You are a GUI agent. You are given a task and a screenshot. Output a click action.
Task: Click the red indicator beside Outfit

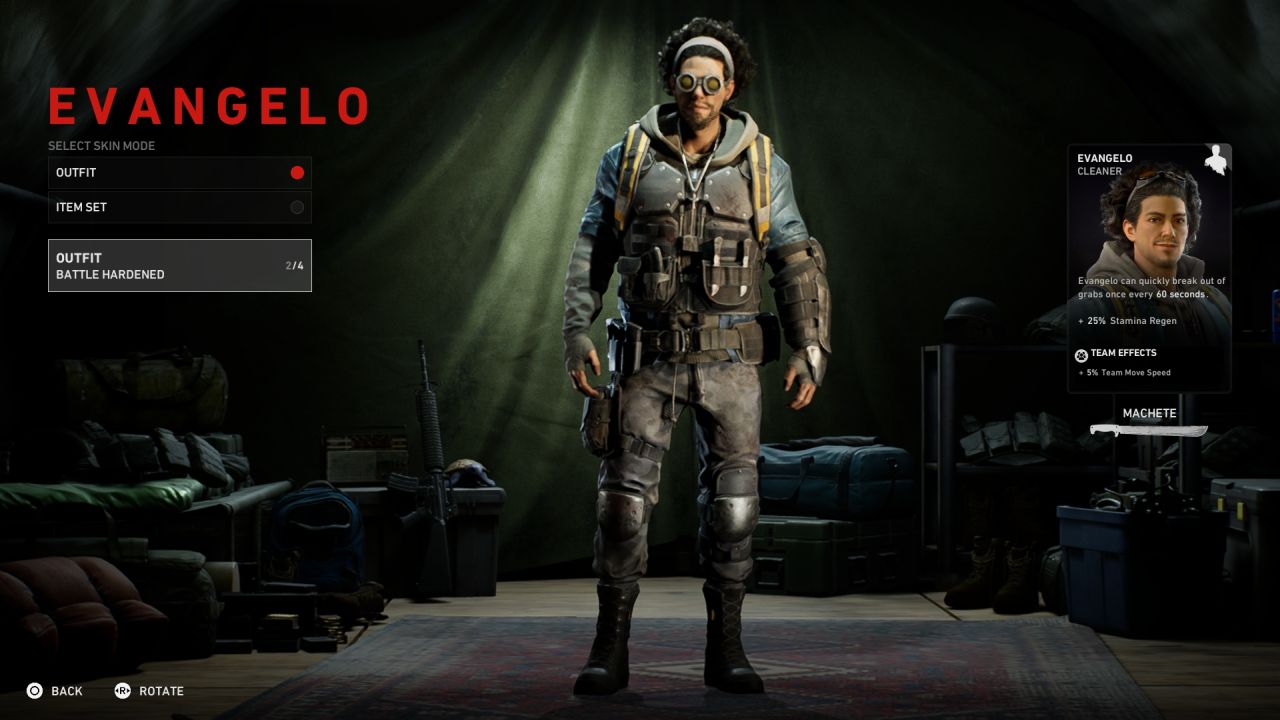(296, 172)
